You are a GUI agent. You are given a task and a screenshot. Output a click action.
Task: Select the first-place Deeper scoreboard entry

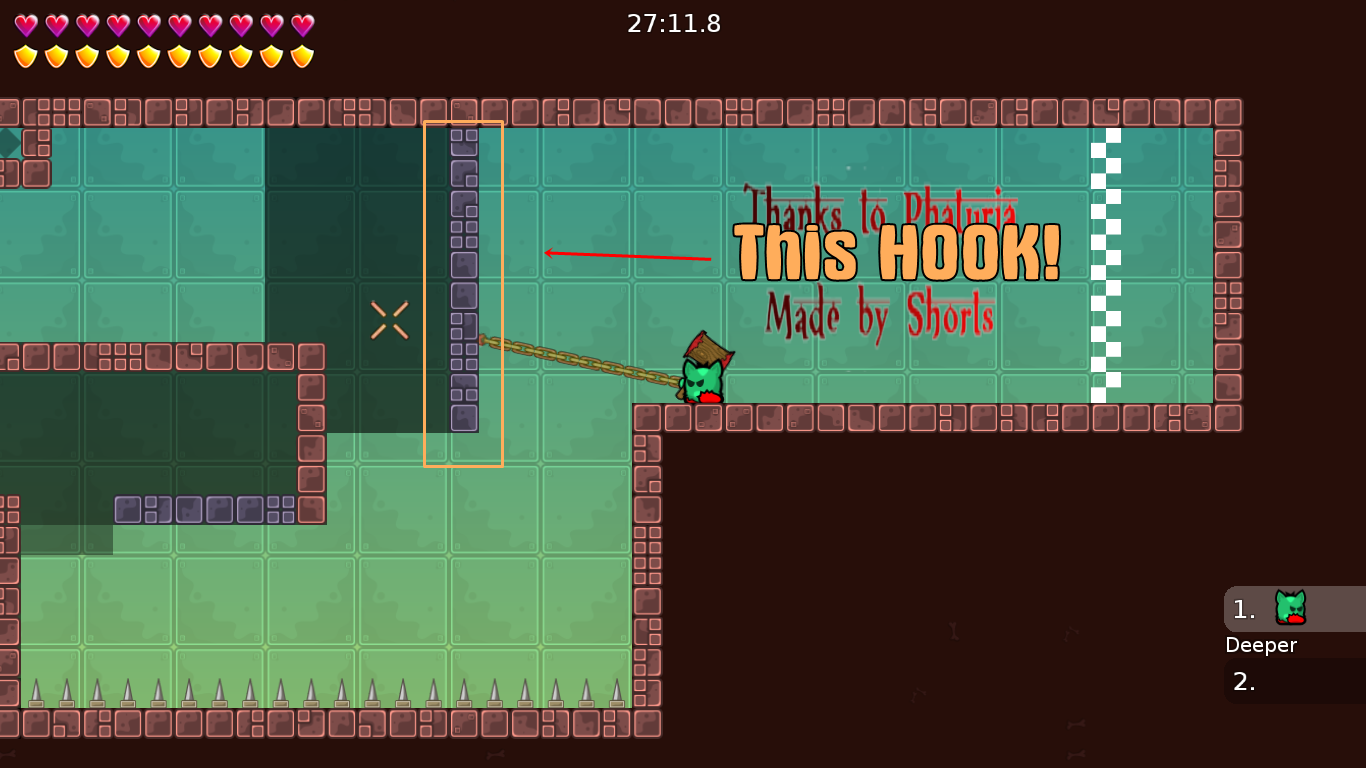[1293, 609]
